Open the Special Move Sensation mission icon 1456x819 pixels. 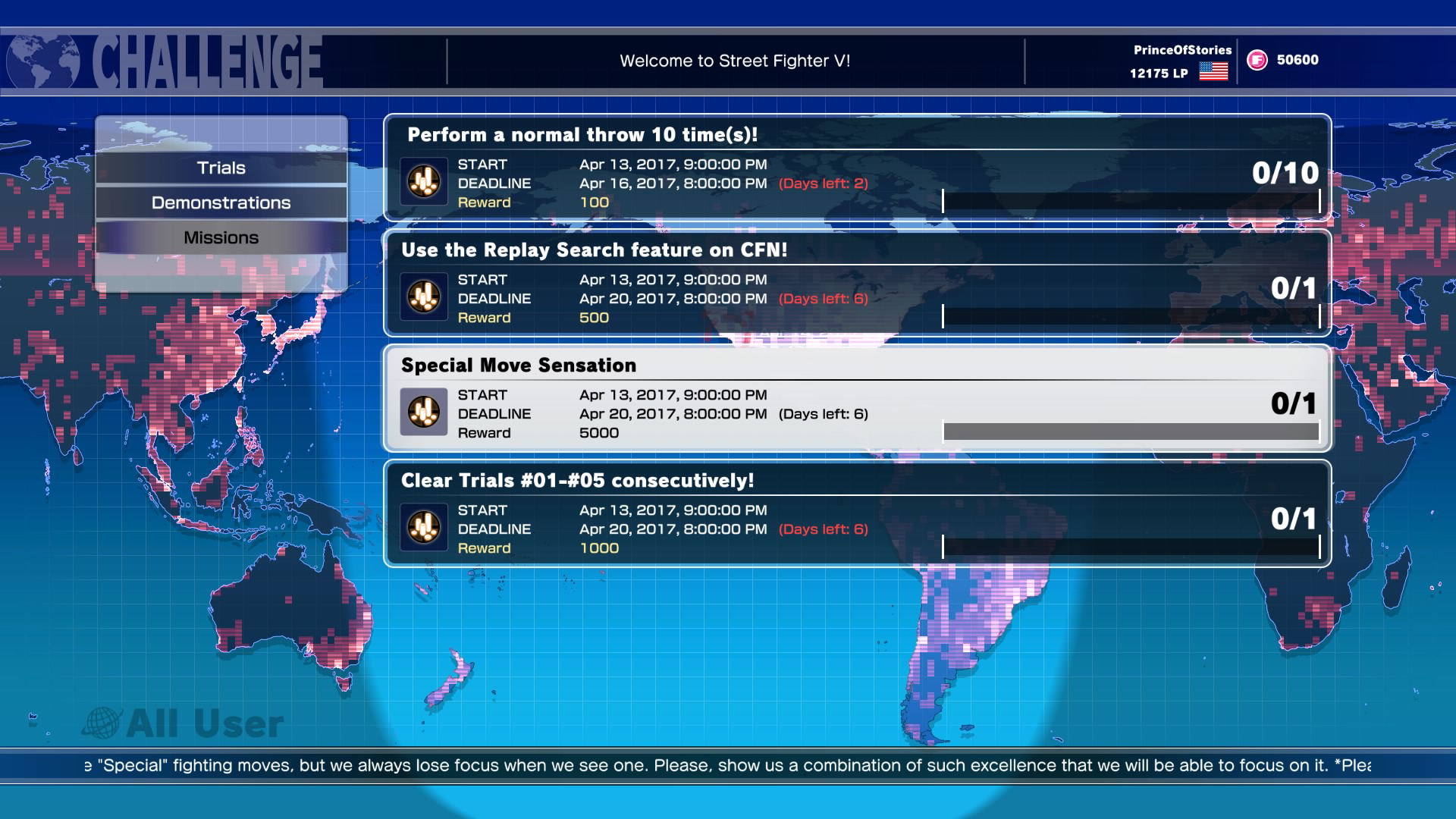pyautogui.click(x=423, y=412)
